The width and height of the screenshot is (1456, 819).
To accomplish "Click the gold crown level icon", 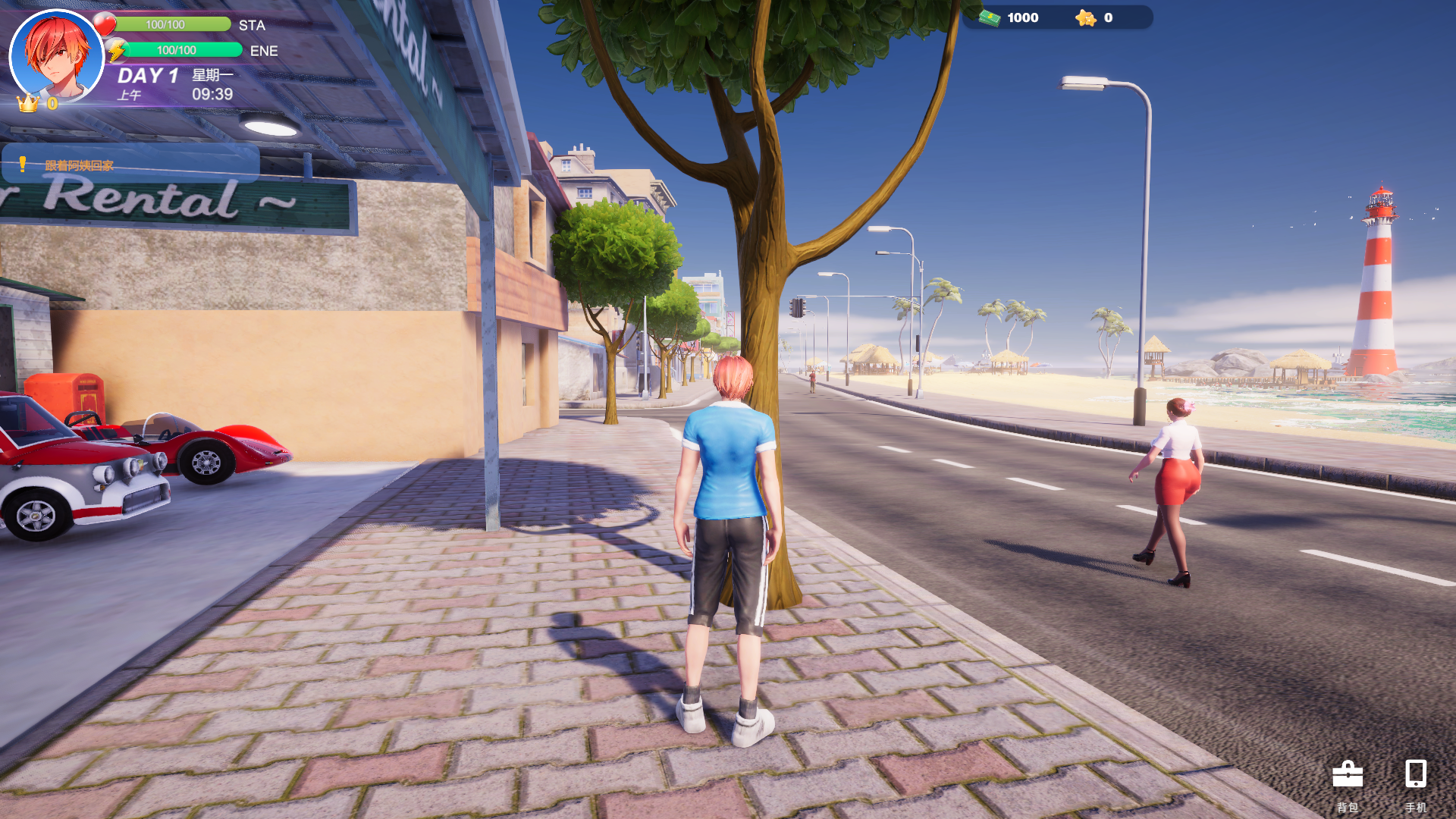I will tap(28, 103).
